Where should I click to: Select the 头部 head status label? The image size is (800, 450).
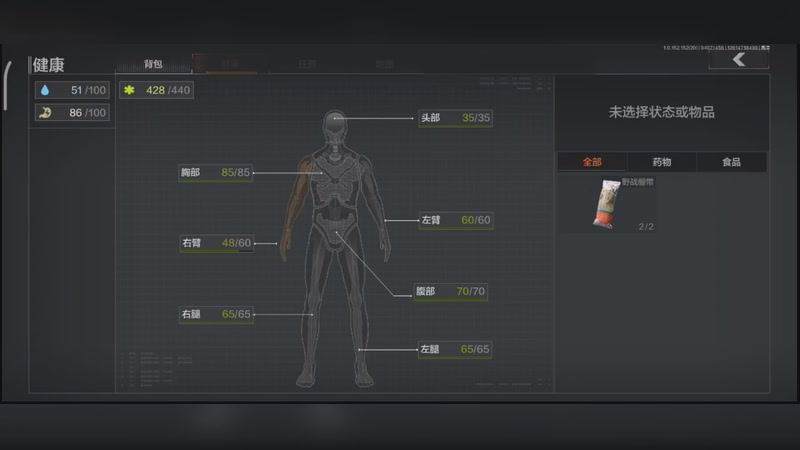click(456, 118)
